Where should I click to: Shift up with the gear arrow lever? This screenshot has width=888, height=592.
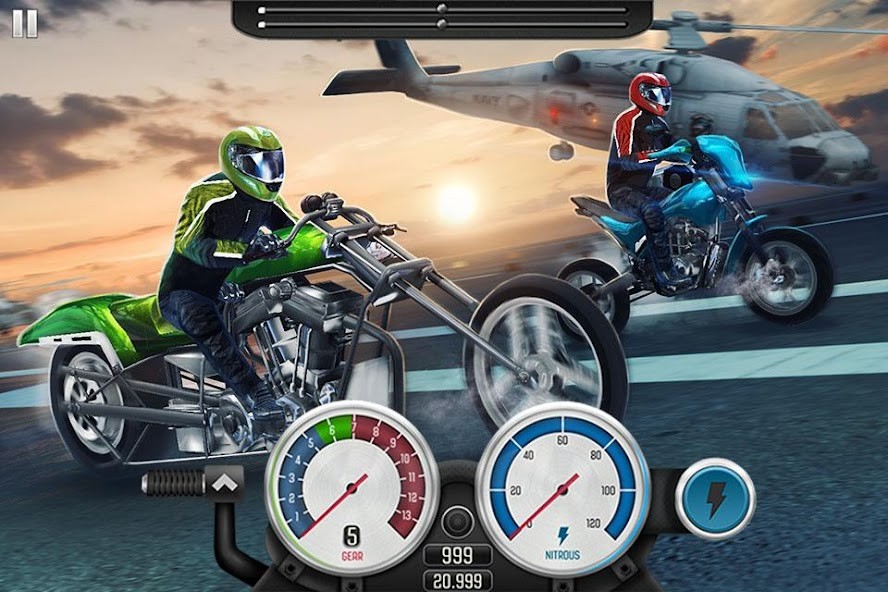(x=225, y=484)
